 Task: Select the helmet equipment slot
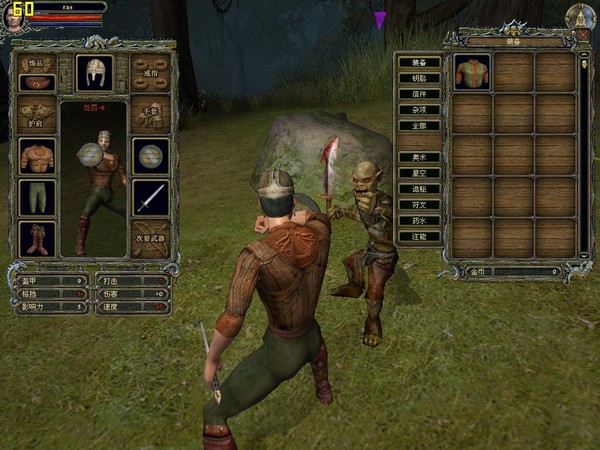(x=94, y=72)
